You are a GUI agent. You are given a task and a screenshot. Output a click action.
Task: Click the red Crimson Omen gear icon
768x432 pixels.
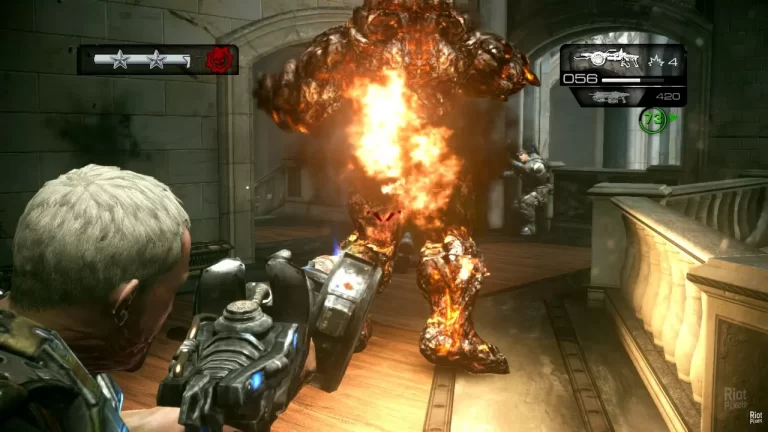(x=218, y=60)
